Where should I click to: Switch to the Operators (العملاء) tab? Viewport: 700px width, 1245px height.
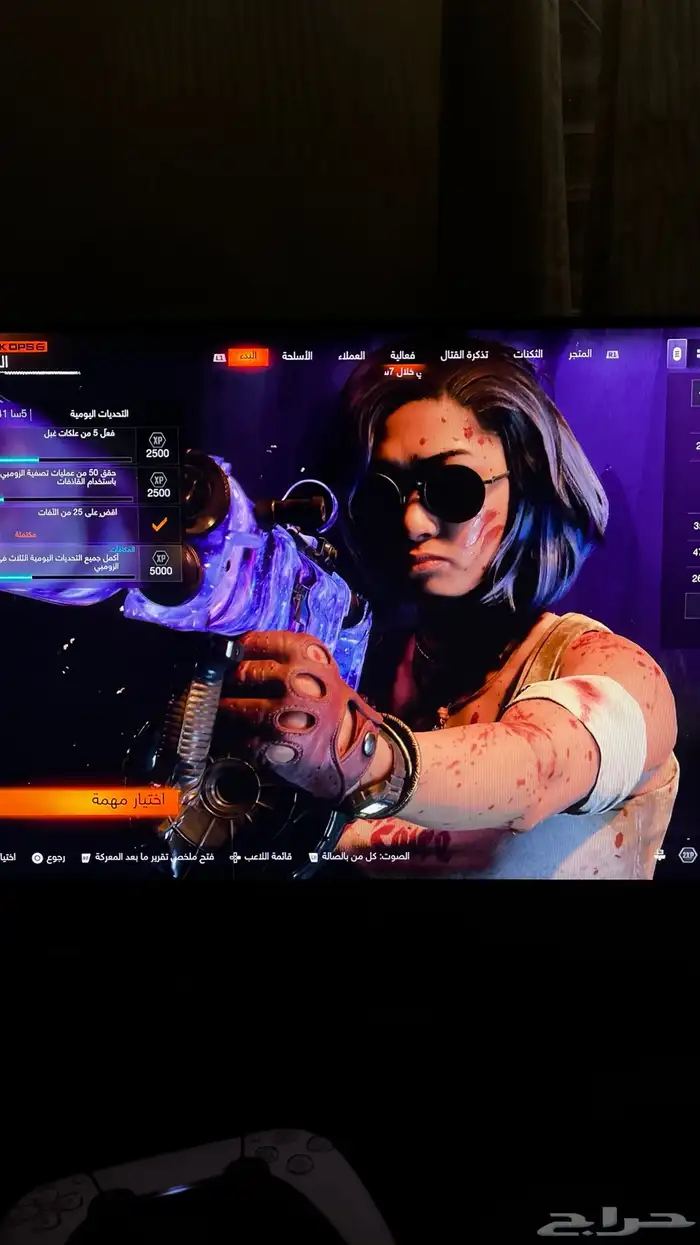(351, 356)
